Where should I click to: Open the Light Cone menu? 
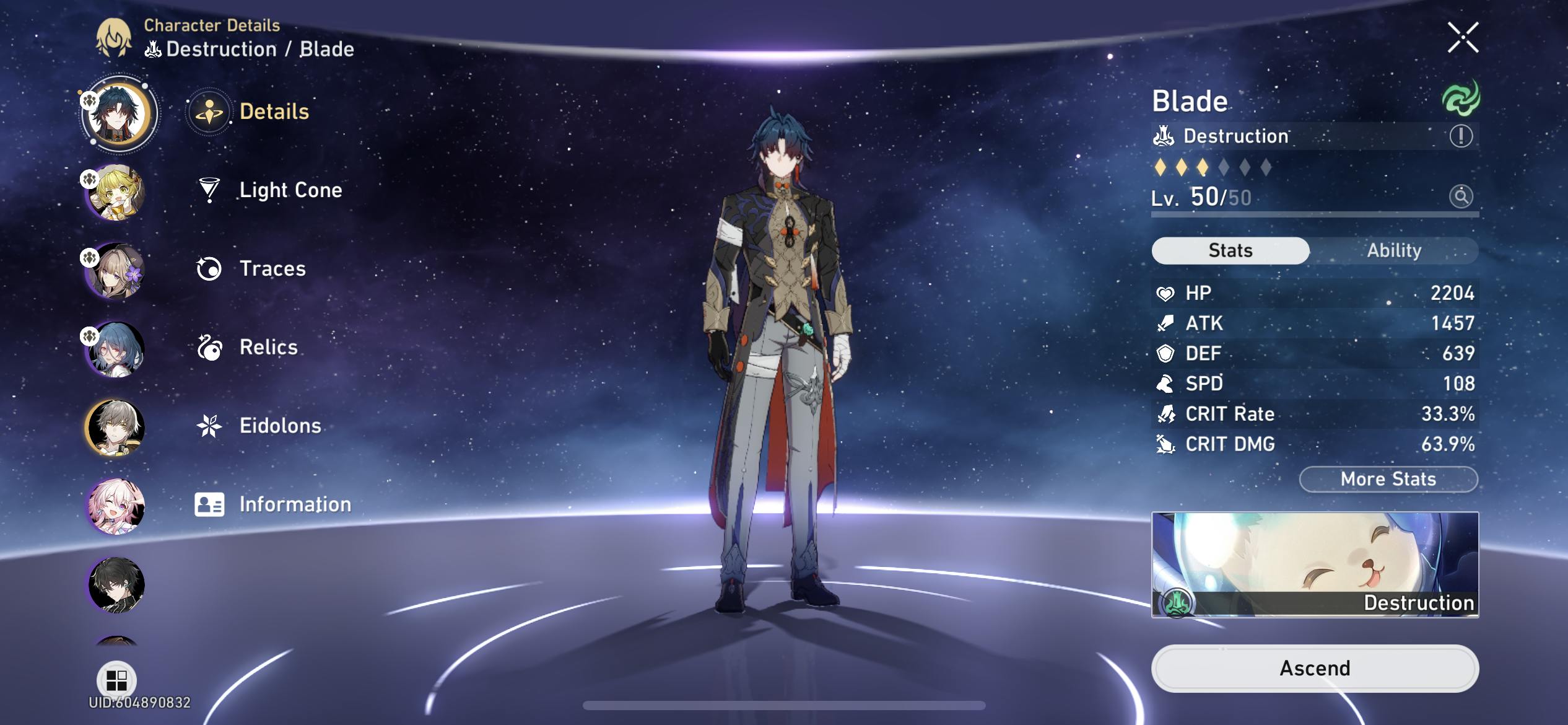pos(290,190)
